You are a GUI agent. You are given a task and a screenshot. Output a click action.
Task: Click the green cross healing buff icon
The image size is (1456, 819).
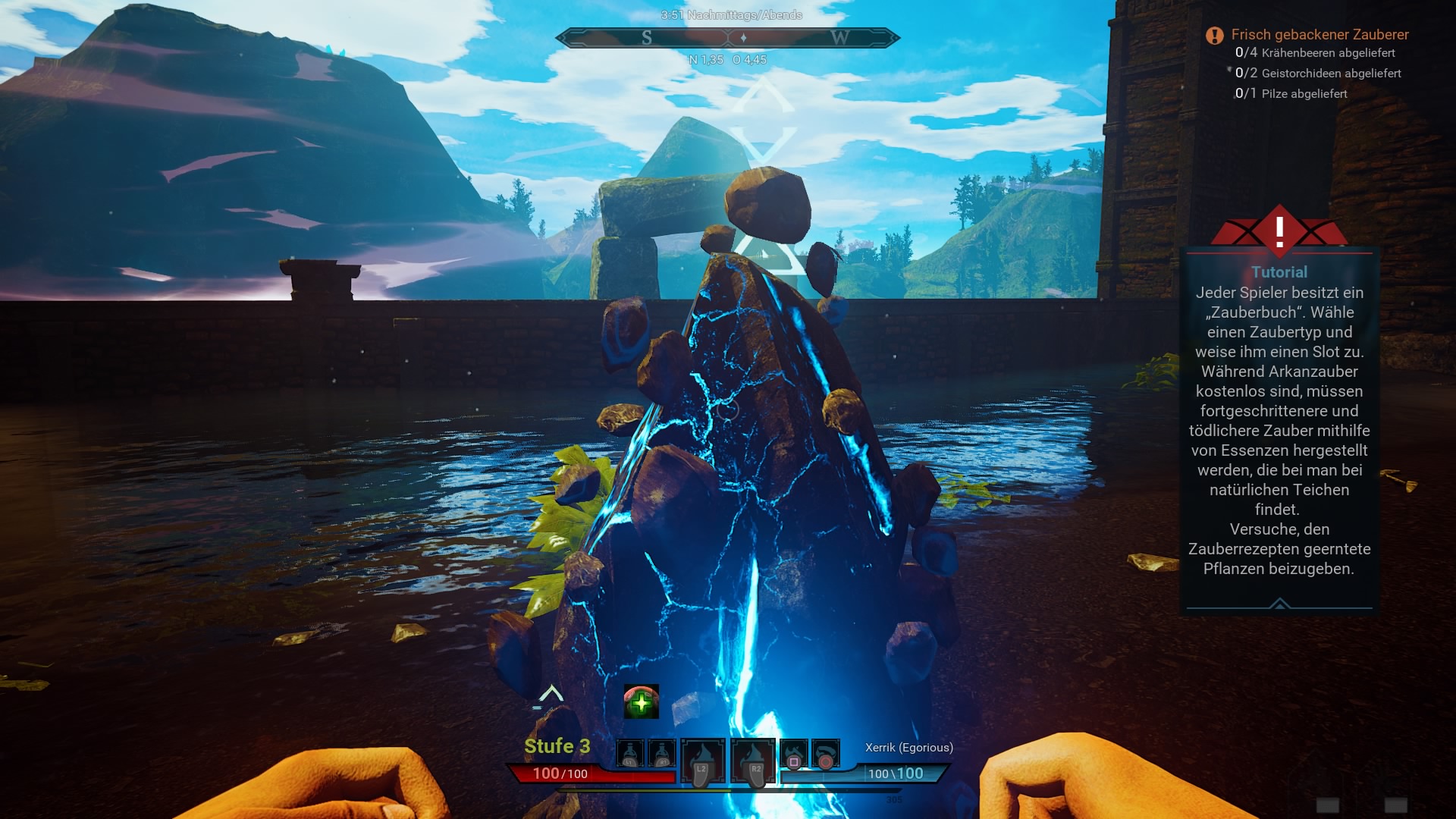point(641,702)
